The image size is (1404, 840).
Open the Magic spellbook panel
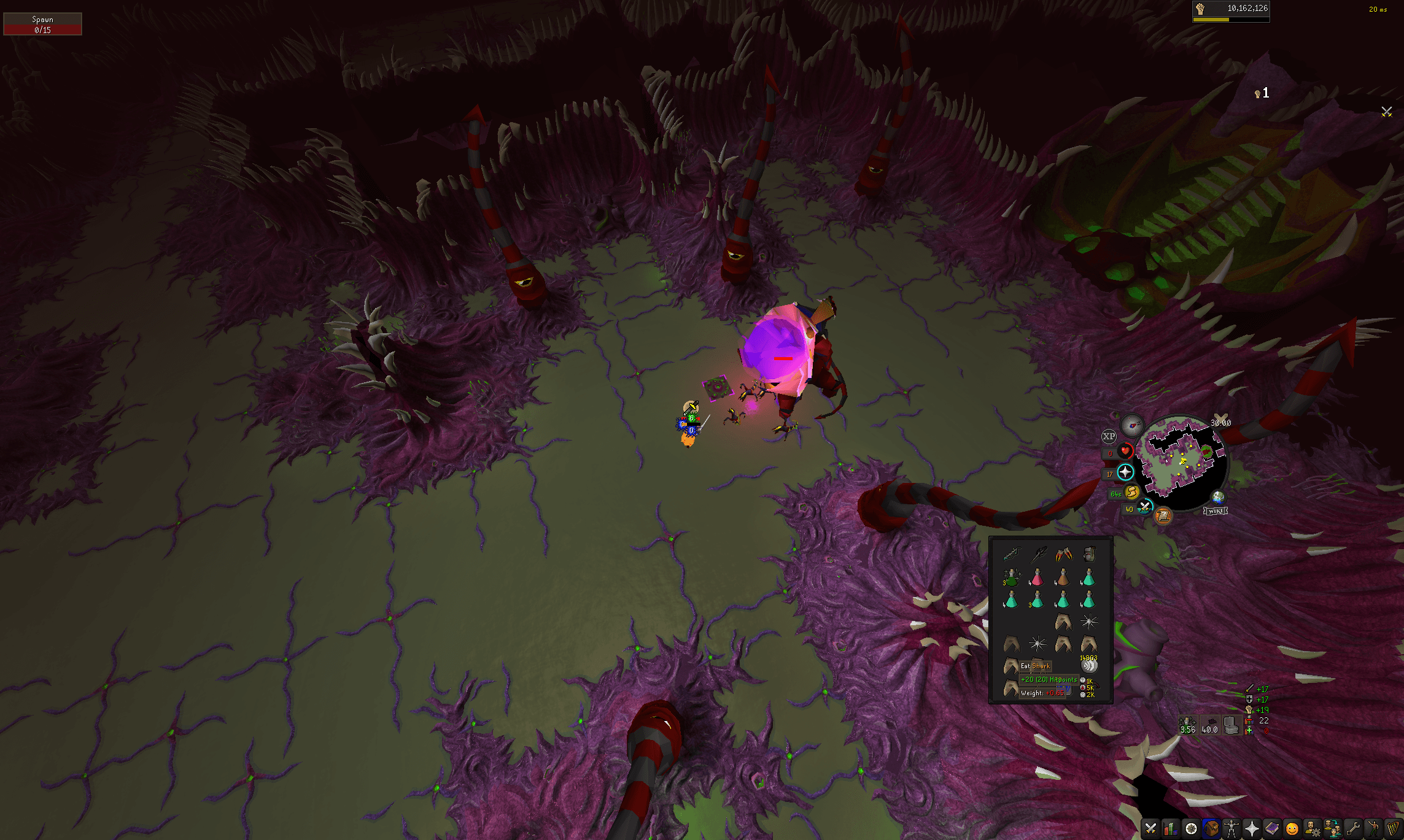(1272, 827)
